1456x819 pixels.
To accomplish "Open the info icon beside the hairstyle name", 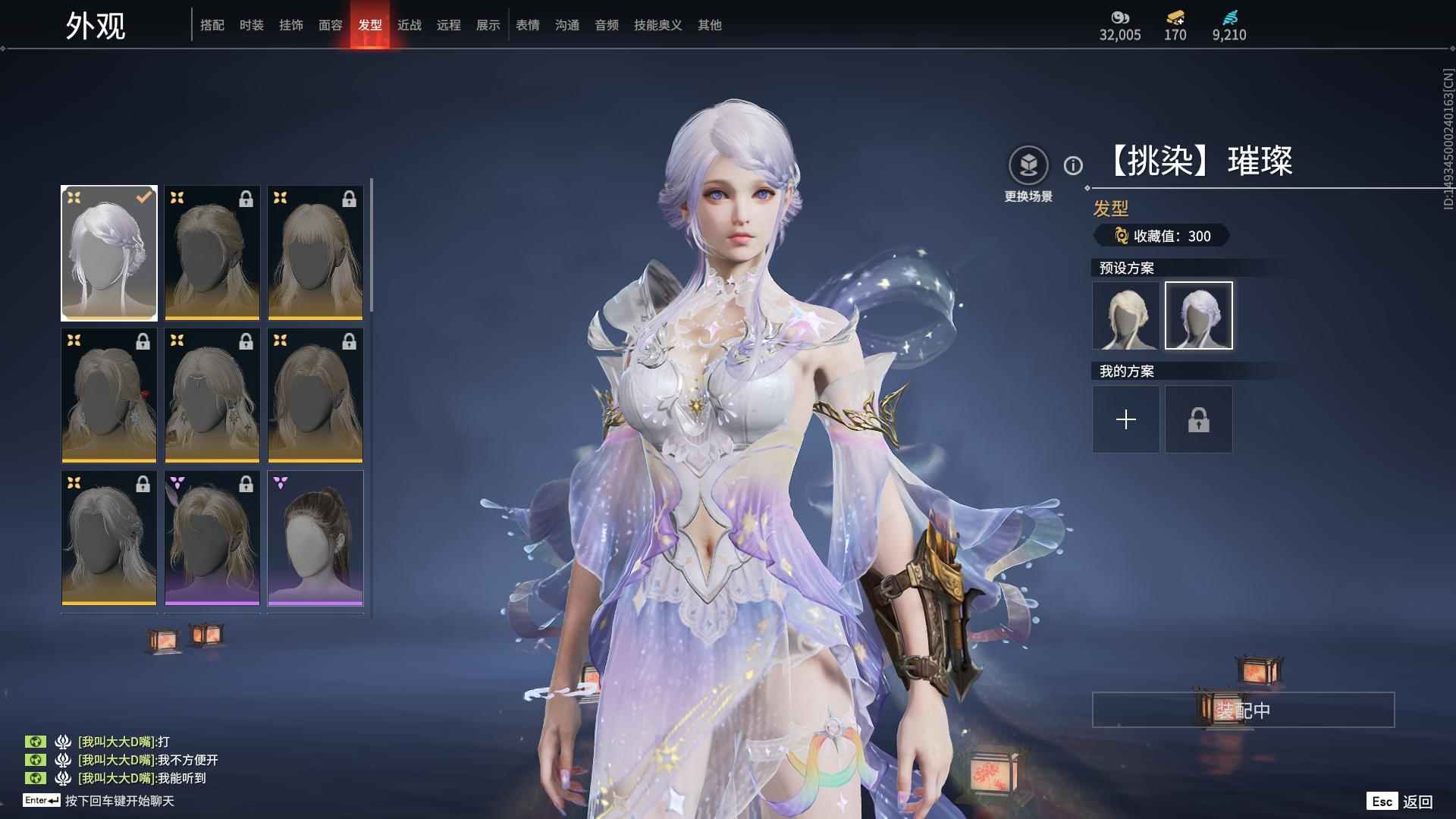I will [1073, 165].
